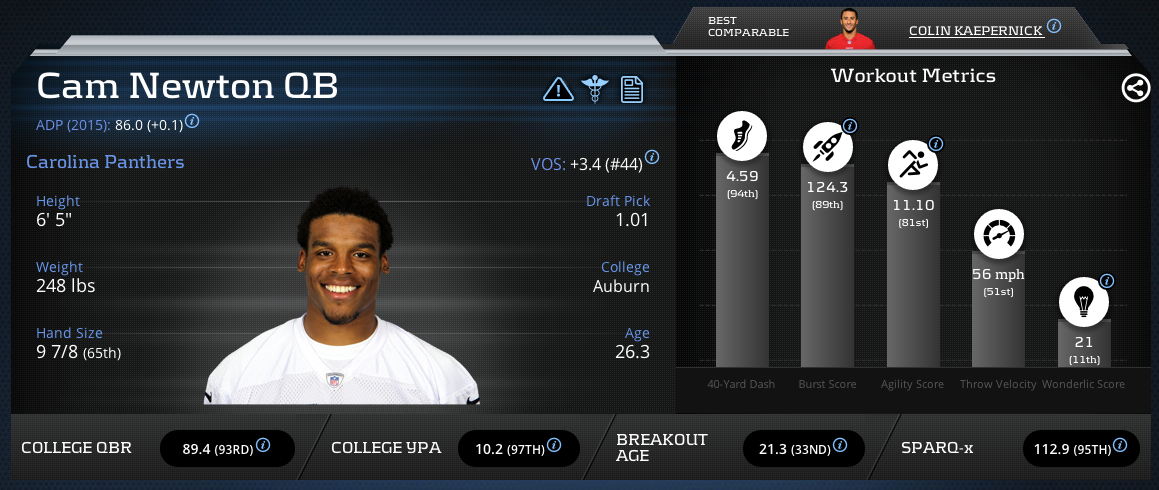Screen dimensions: 1159x490
Task: Click the Throw Velocity gauge icon
Action: click(999, 236)
